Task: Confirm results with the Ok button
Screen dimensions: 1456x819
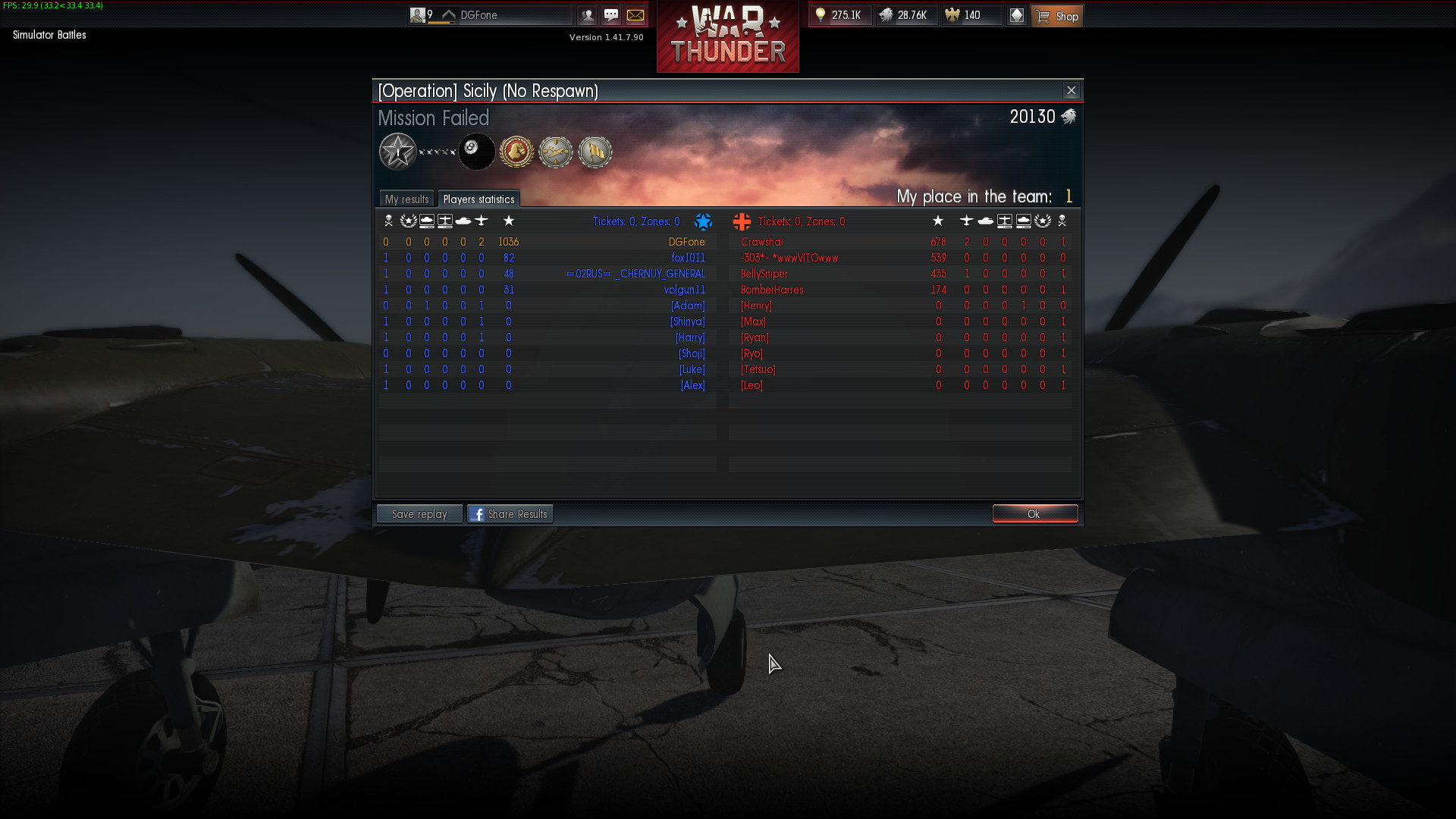Action: [1034, 514]
